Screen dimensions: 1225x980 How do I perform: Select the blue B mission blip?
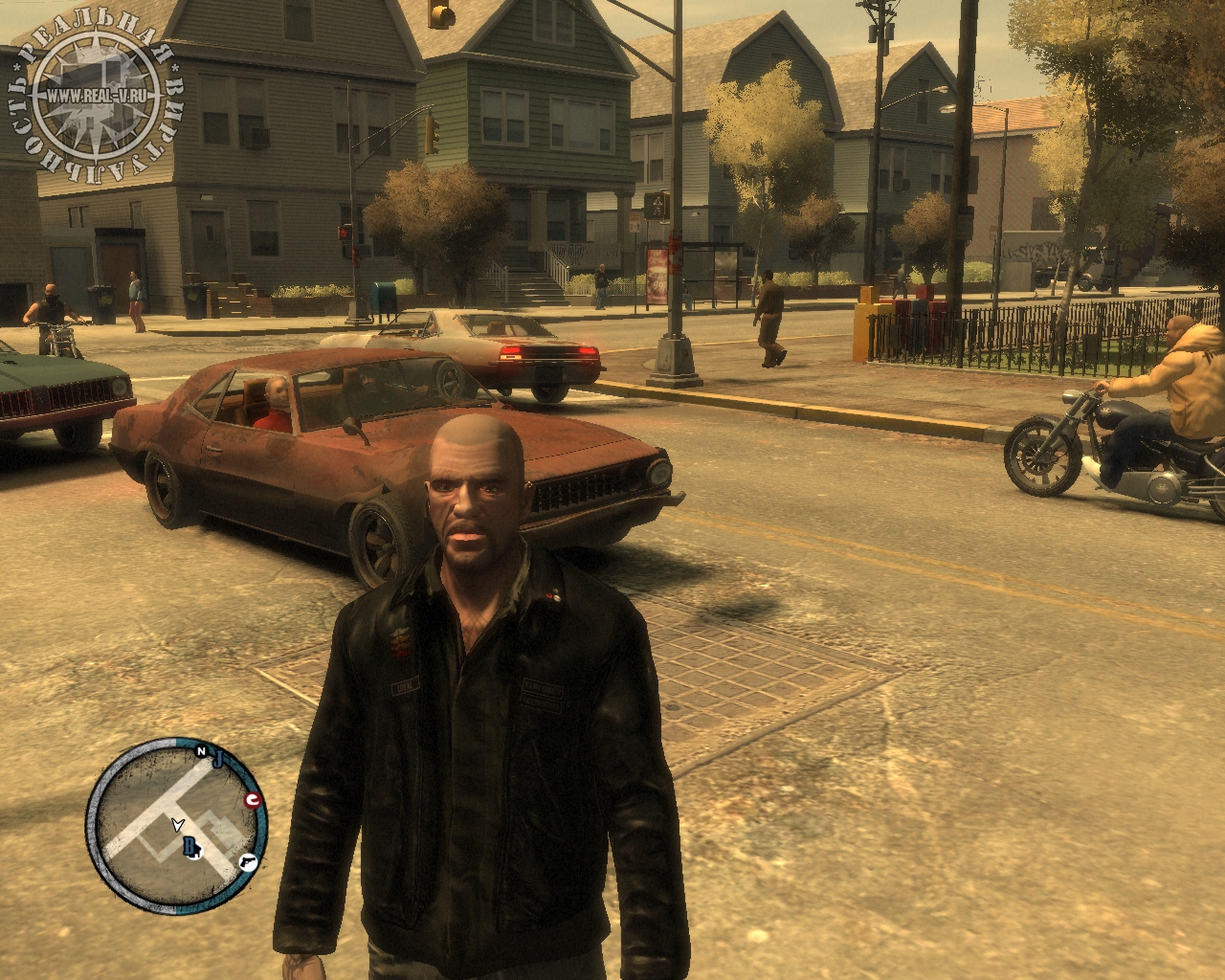click(189, 845)
